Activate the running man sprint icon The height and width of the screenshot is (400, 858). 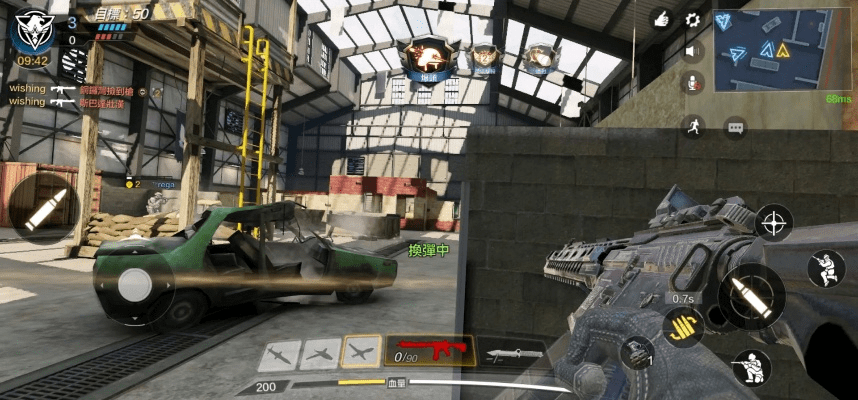(x=692, y=125)
